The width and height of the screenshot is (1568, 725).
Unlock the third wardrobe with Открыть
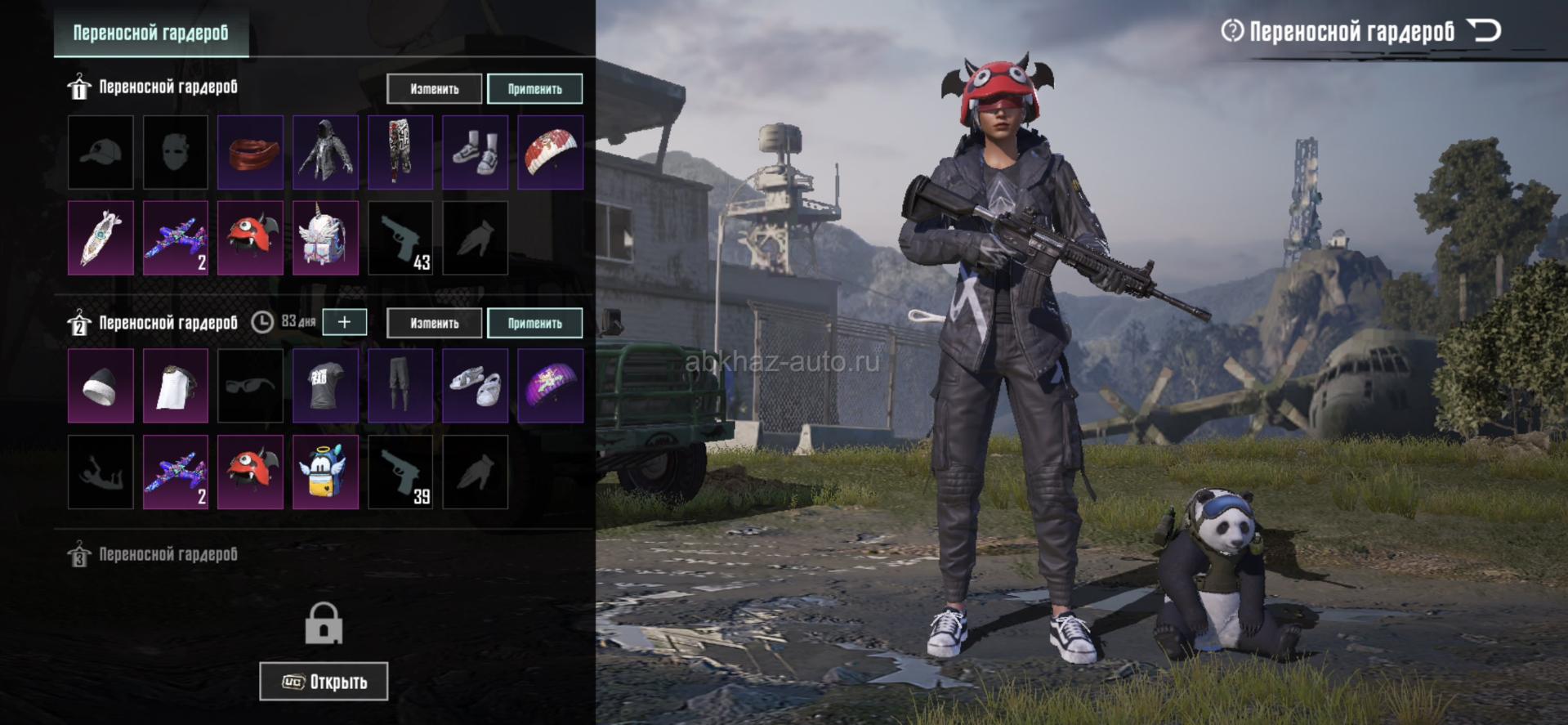(x=324, y=681)
